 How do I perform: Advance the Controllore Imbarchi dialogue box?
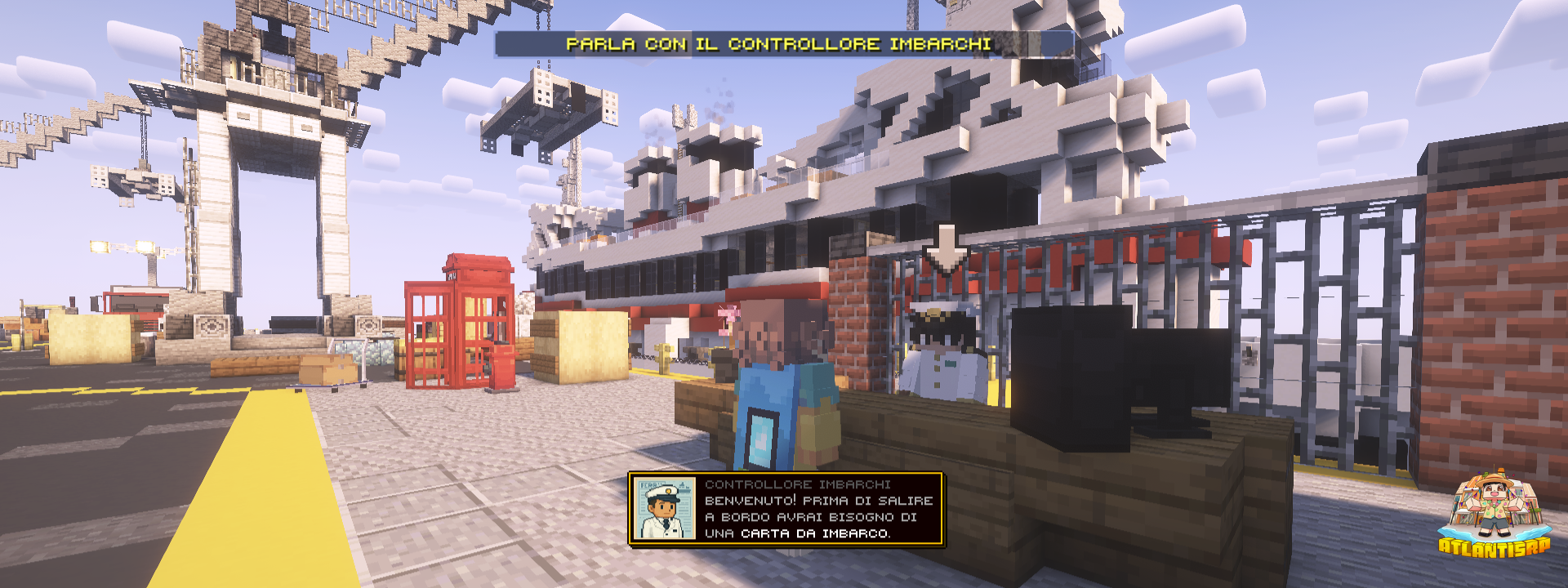pos(818,510)
